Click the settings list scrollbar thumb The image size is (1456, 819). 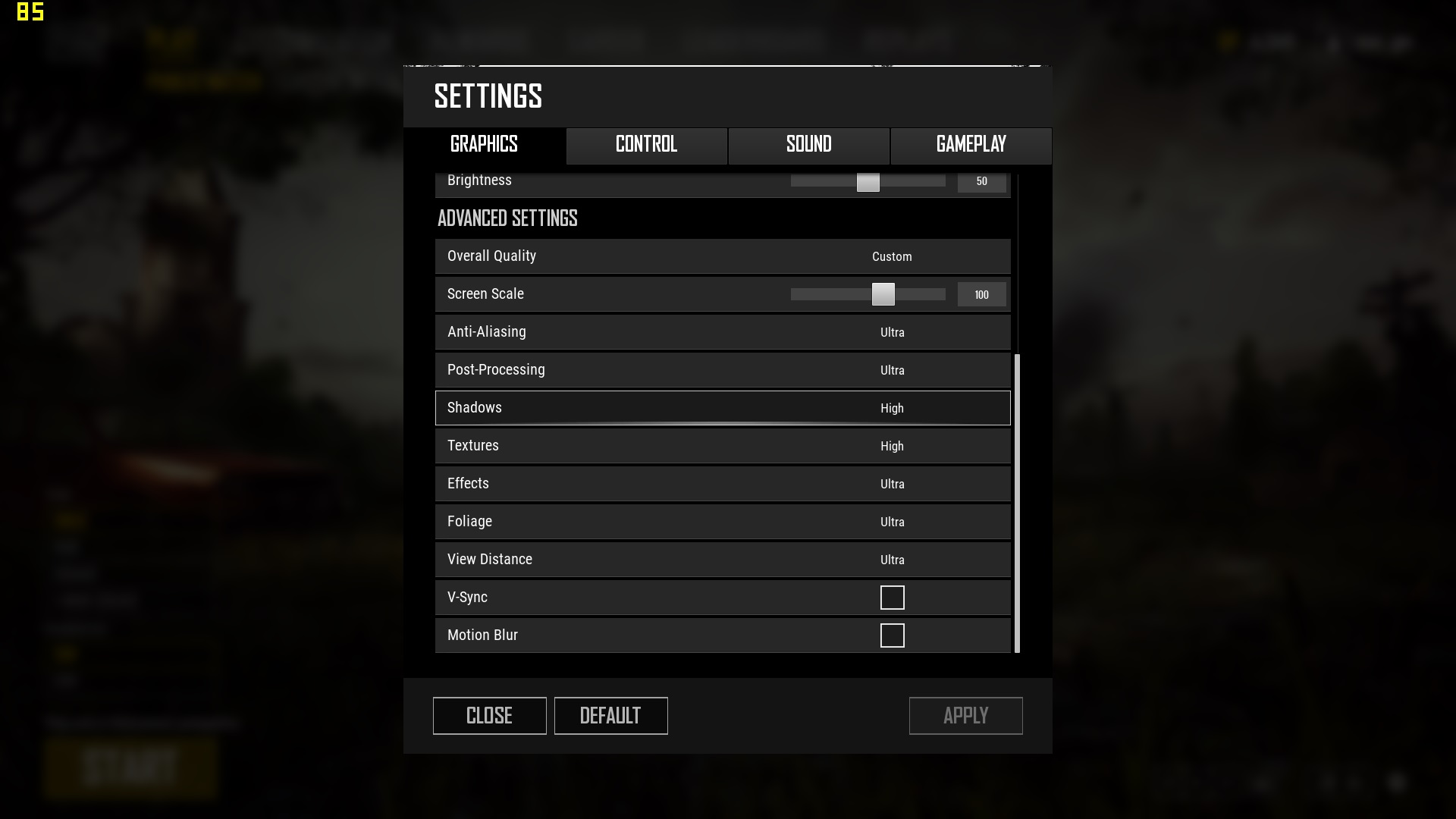click(1017, 504)
